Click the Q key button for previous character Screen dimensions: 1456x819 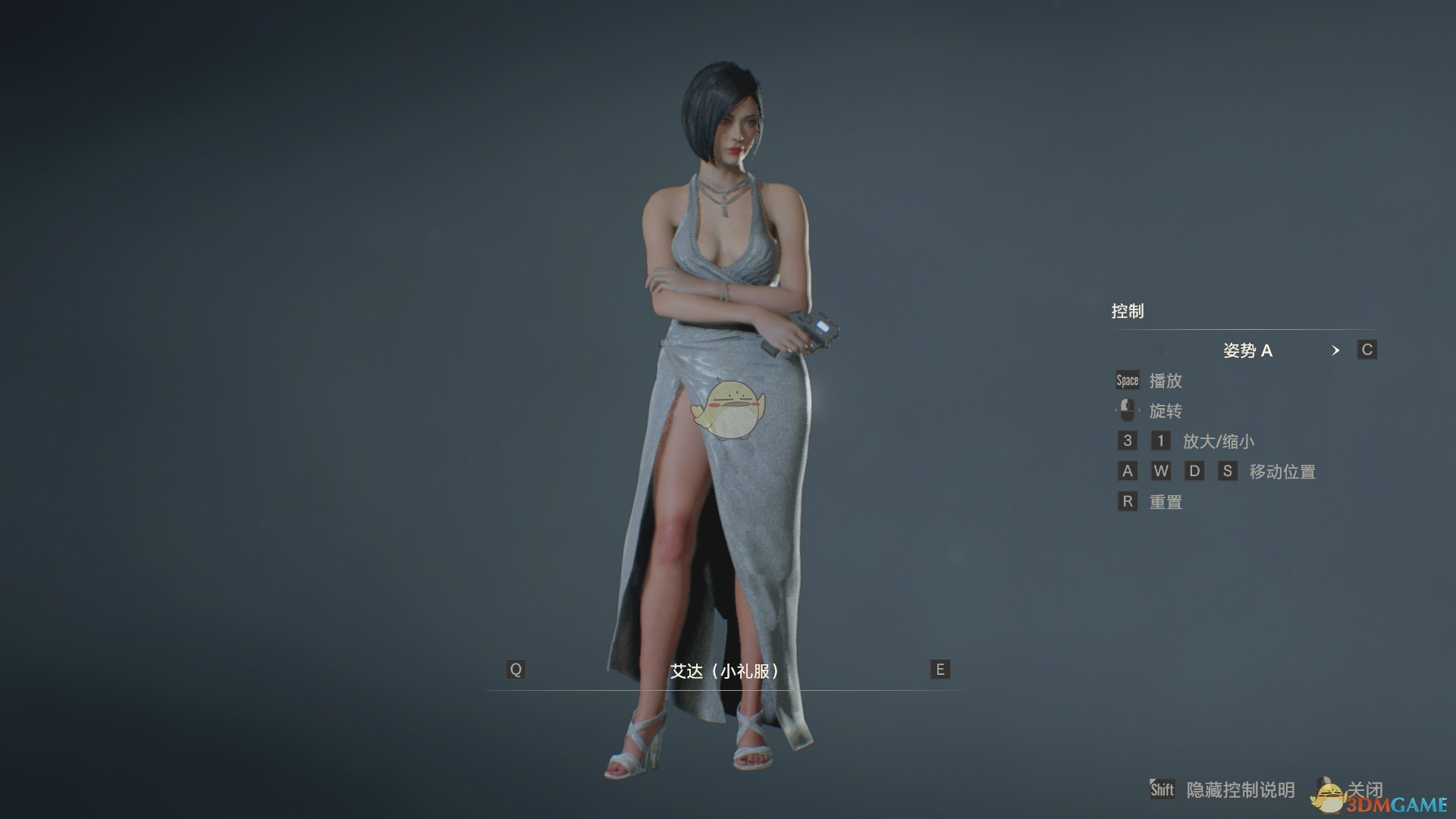(x=516, y=670)
